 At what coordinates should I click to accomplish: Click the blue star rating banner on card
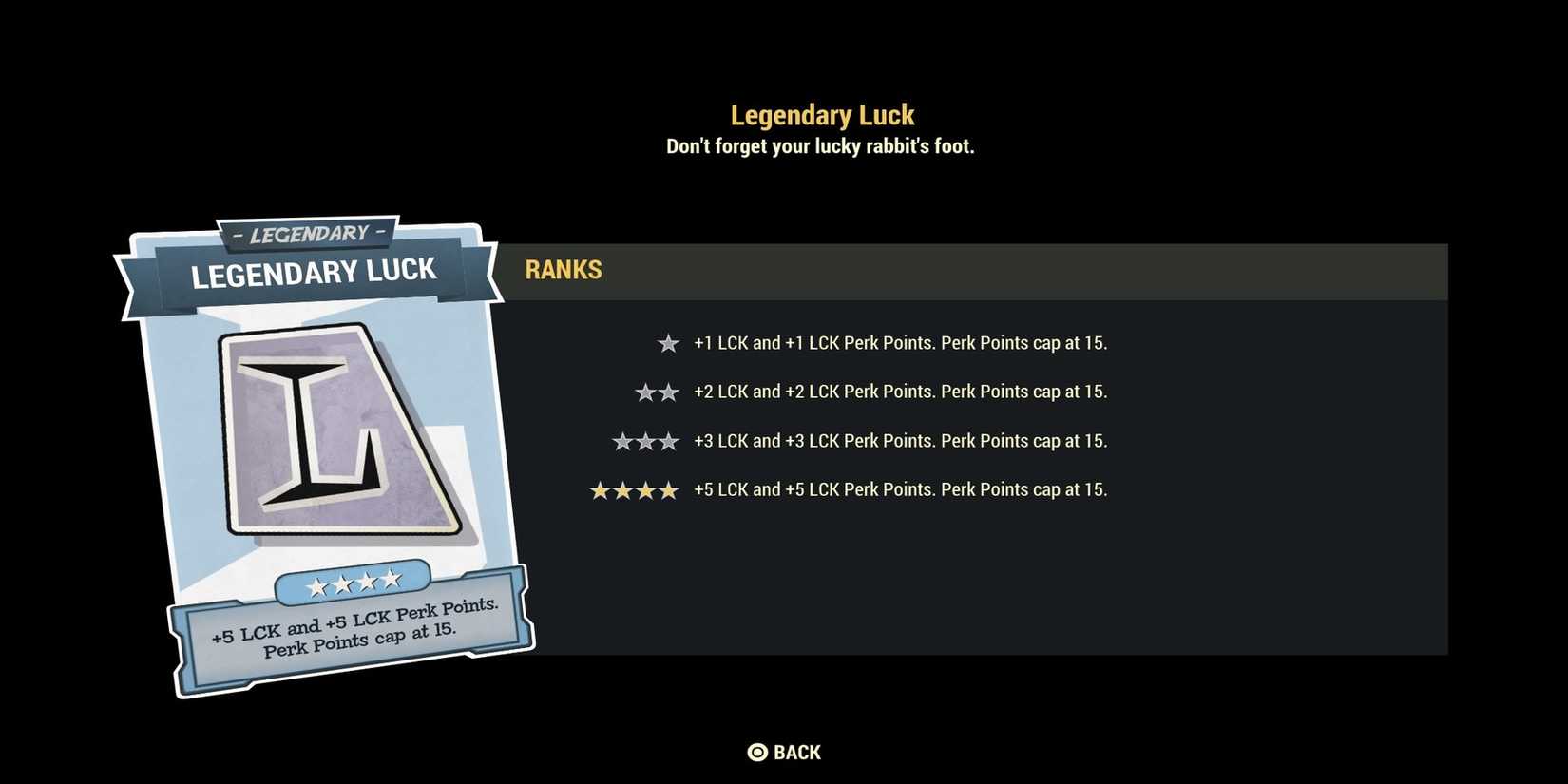(x=356, y=583)
